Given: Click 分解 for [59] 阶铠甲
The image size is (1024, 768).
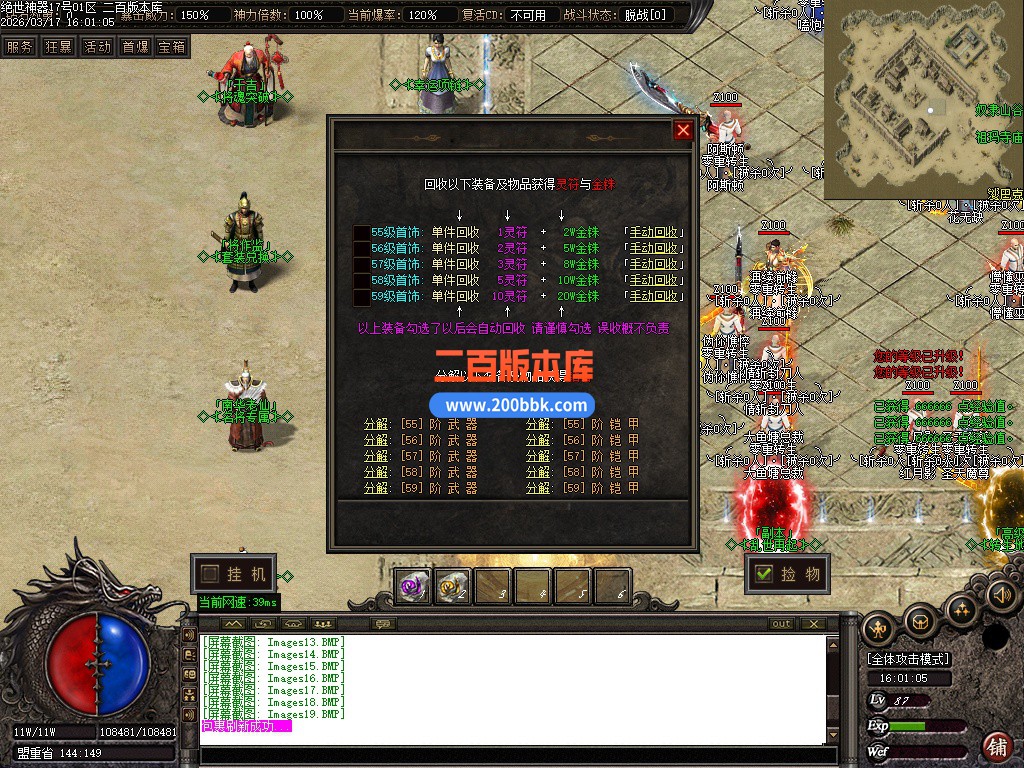Looking at the screenshot, I should (x=538, y=488).
